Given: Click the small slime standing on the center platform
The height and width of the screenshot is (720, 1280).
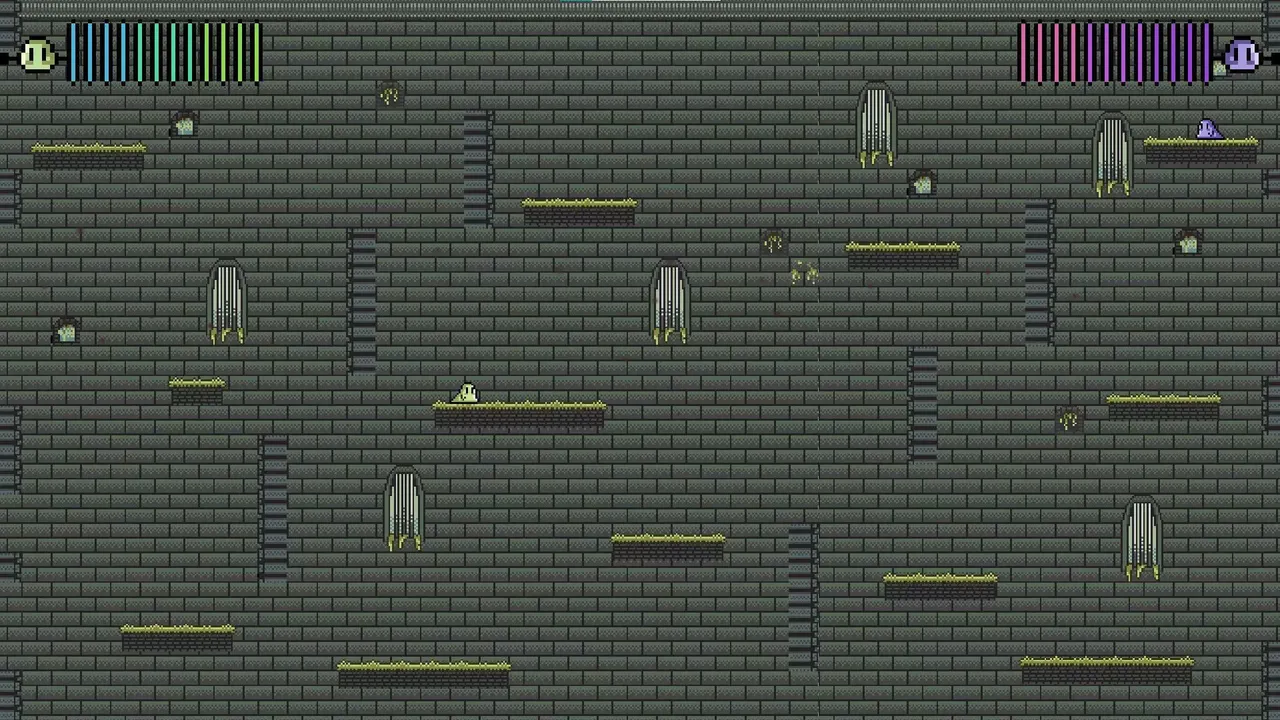Looking at the screenshot, I should [x=466, y=392].
